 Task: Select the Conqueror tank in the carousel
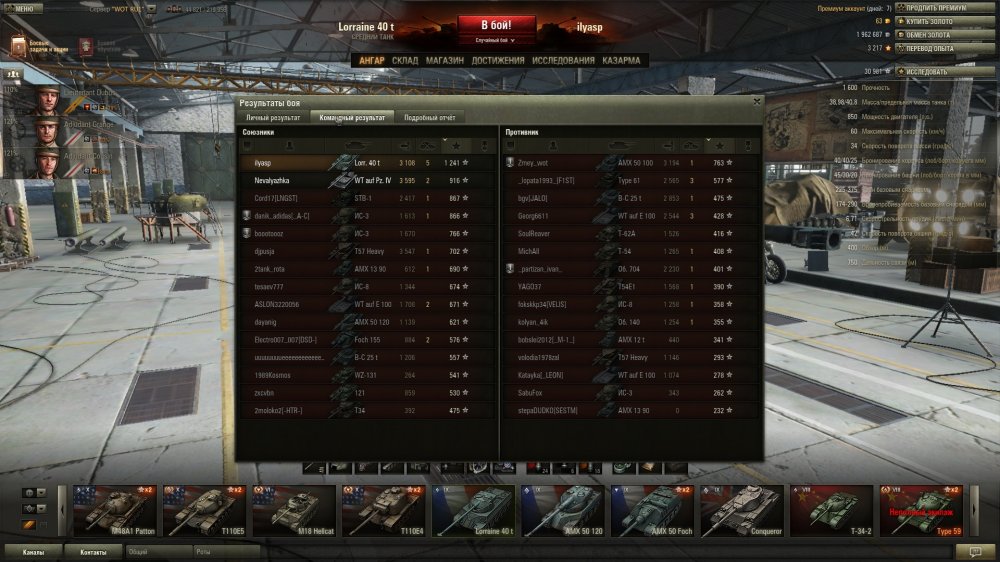(741, 510)
